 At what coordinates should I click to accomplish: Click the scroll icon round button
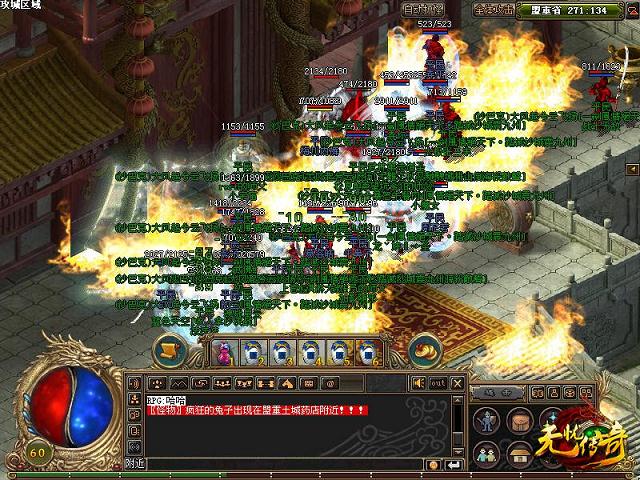coord(170,350)
